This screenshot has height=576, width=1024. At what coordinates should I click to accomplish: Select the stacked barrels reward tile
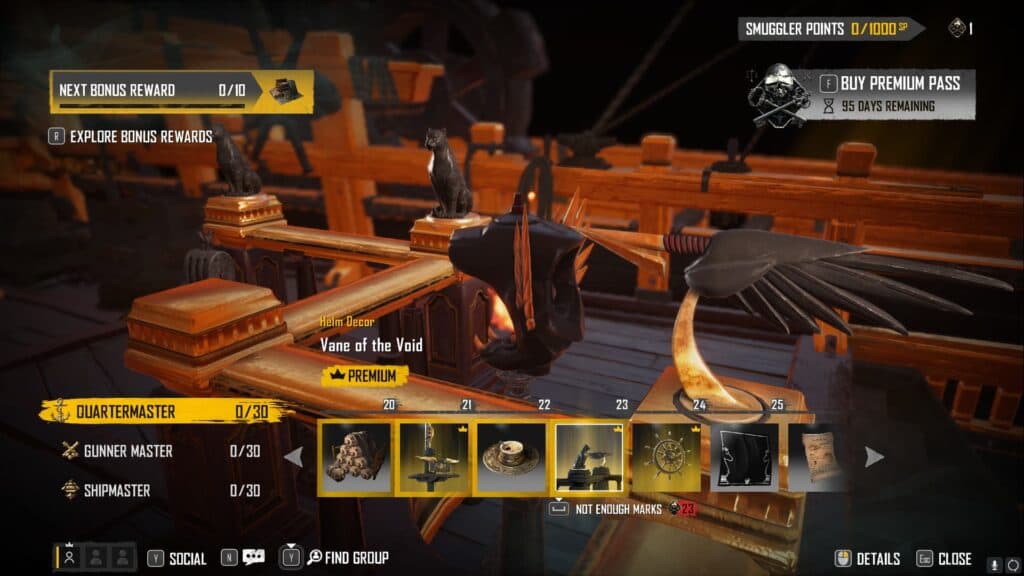point(355,457)
